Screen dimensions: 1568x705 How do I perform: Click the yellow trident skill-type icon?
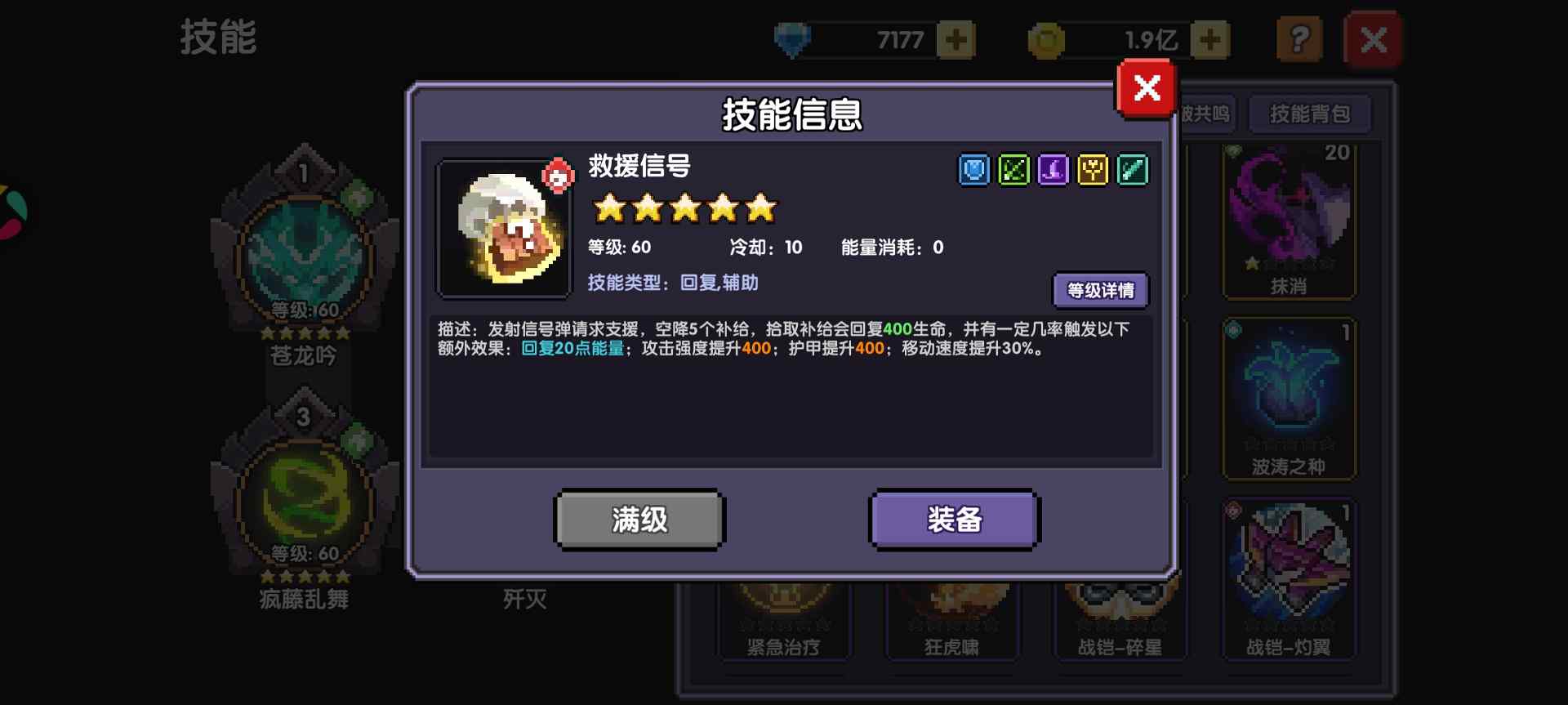click(1093, 170)
